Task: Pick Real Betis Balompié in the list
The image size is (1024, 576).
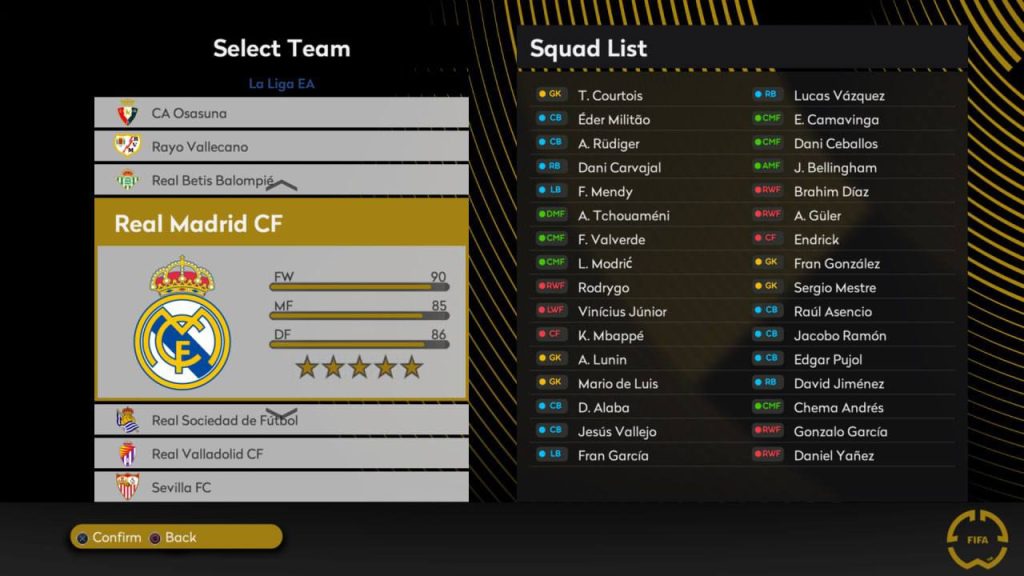Action: pos(281,181)
